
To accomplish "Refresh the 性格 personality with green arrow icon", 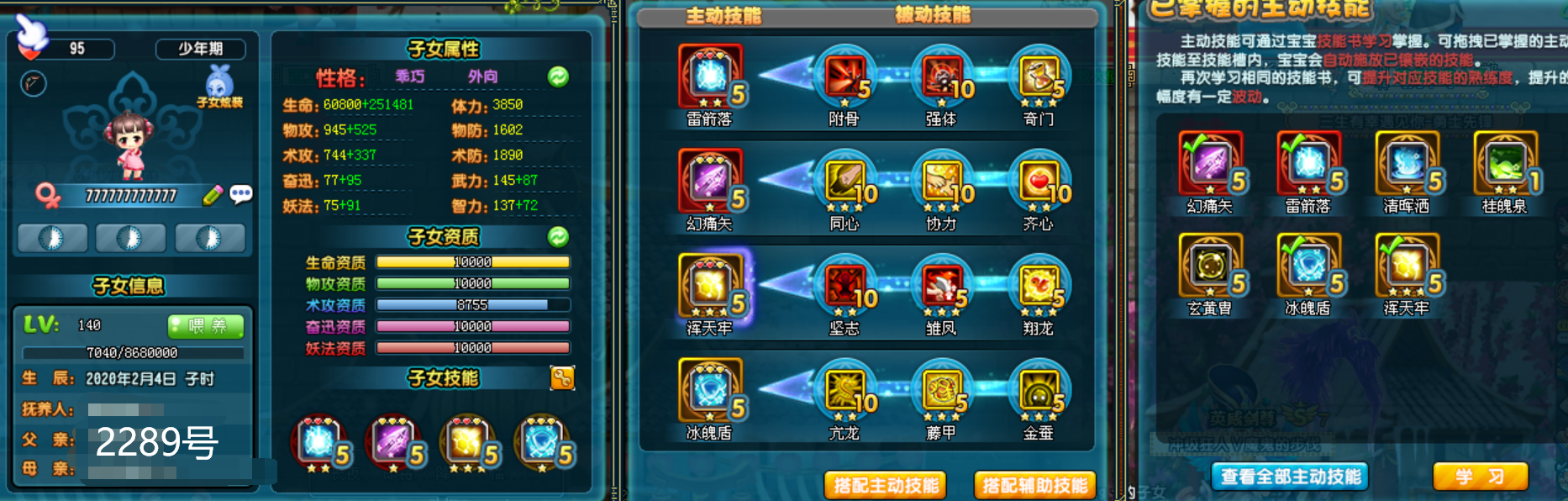I will pyautogui.click(x=558, y=77).
